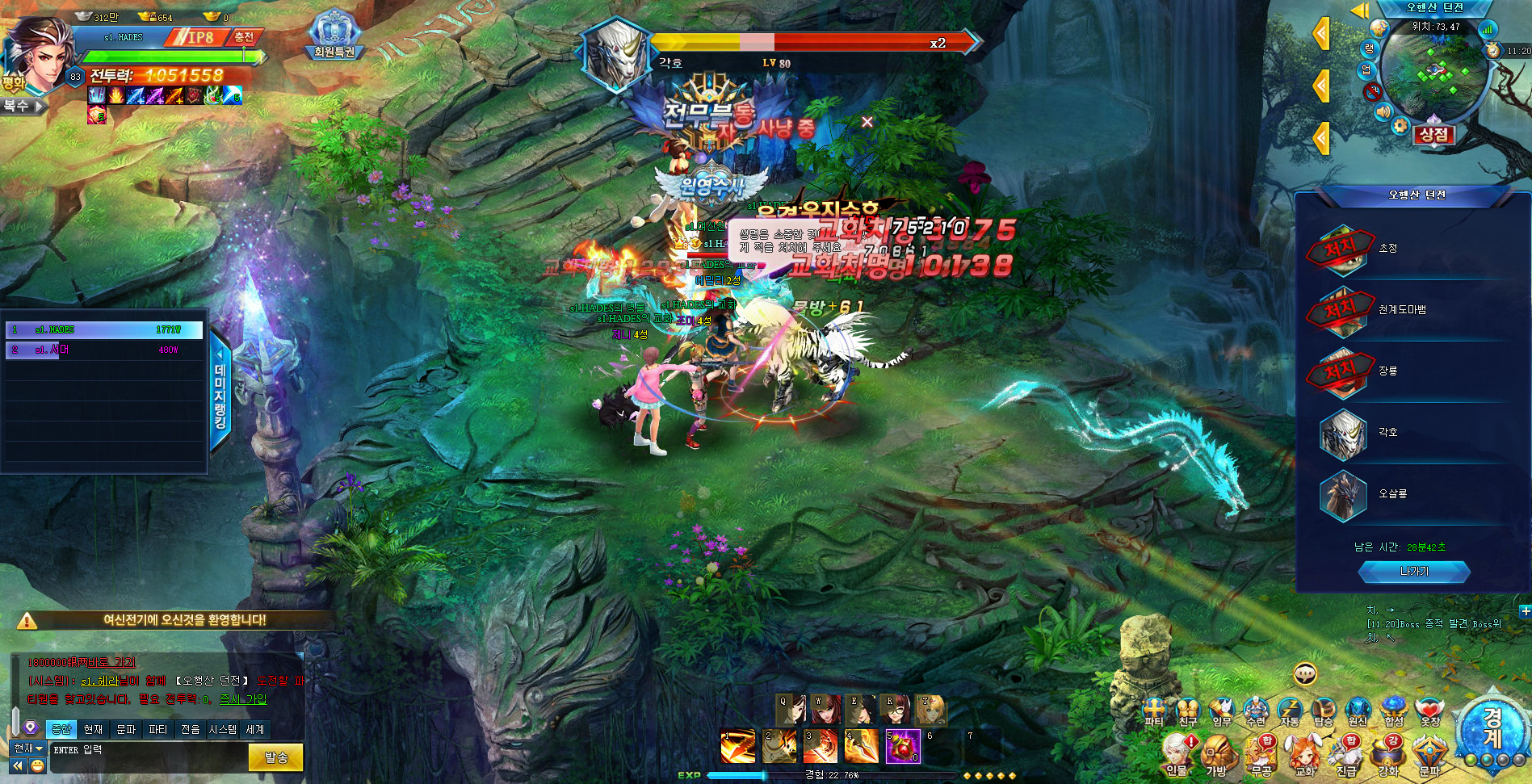This screenshot has height=784, width=1532.
Task: Open the gear settings icon by minimap
Action: point(1400,126)
